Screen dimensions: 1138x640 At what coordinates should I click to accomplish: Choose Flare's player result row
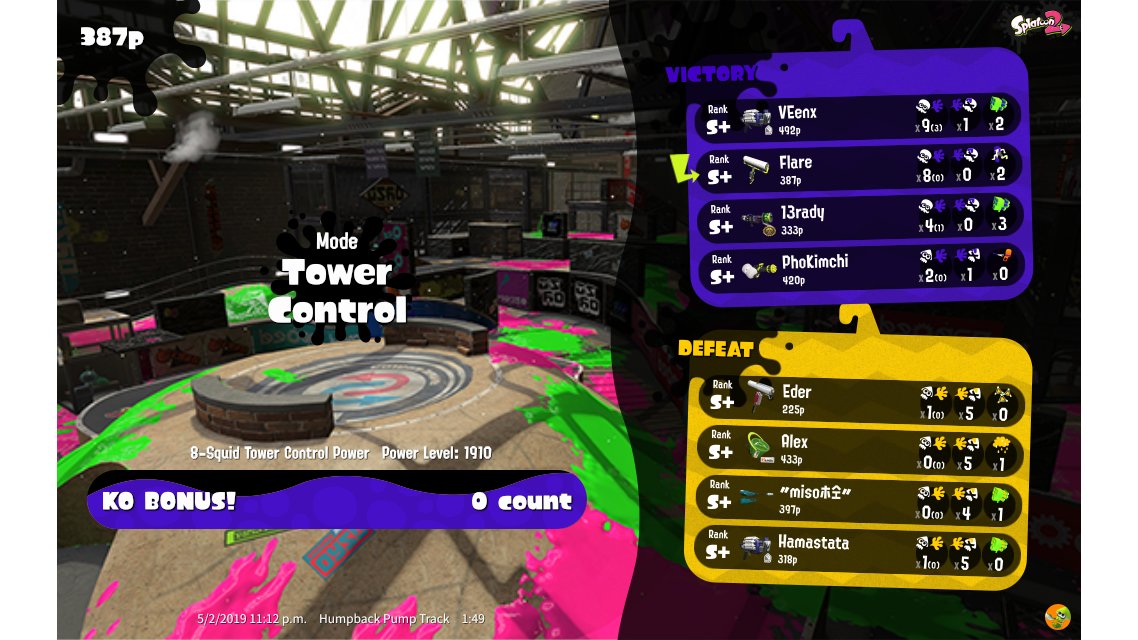pyautogui.click(x=858, y=168)
